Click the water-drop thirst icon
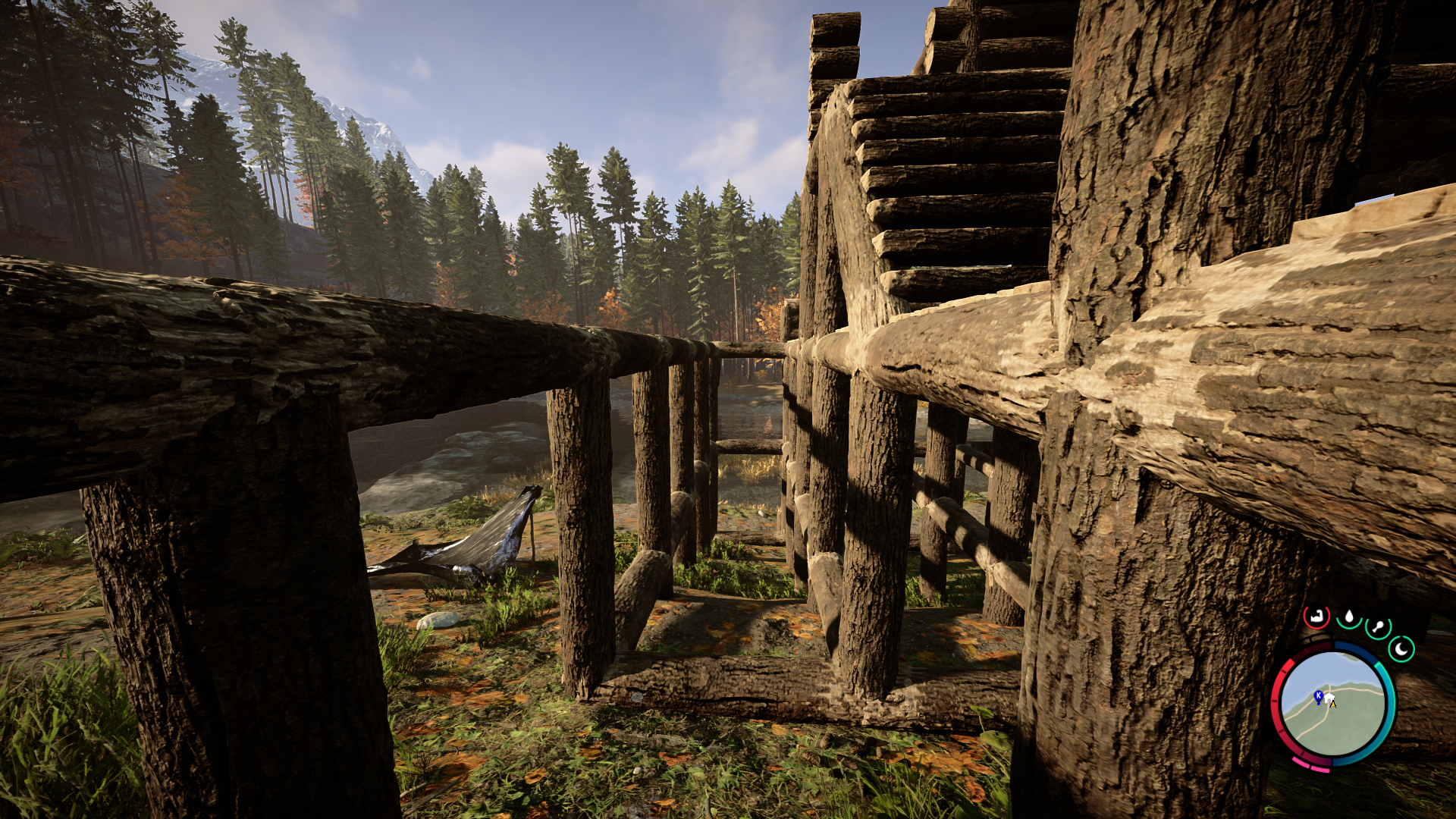 pyautogui.click(x=1349, y=617)
